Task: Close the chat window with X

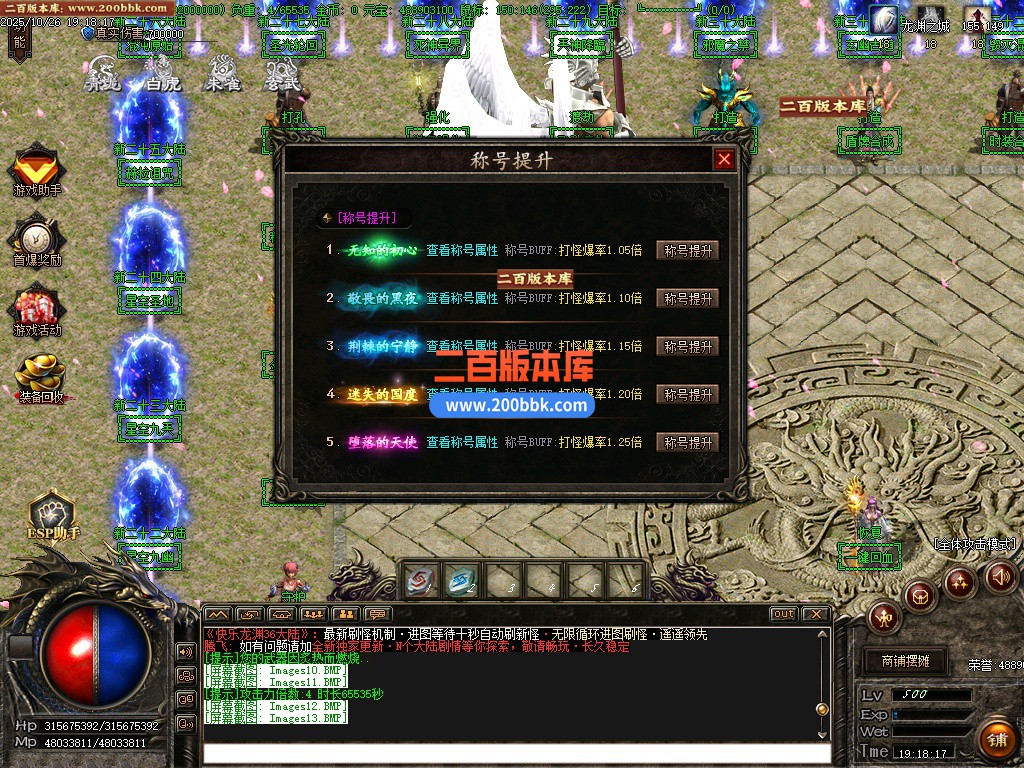Action: coord(816,614)
